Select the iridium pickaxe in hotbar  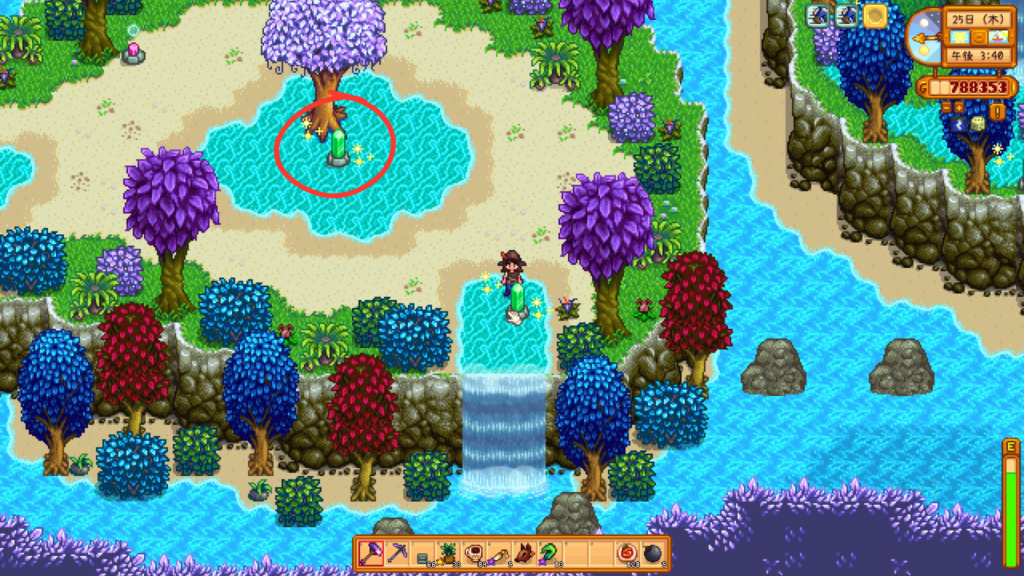click(x=395, y=553)
